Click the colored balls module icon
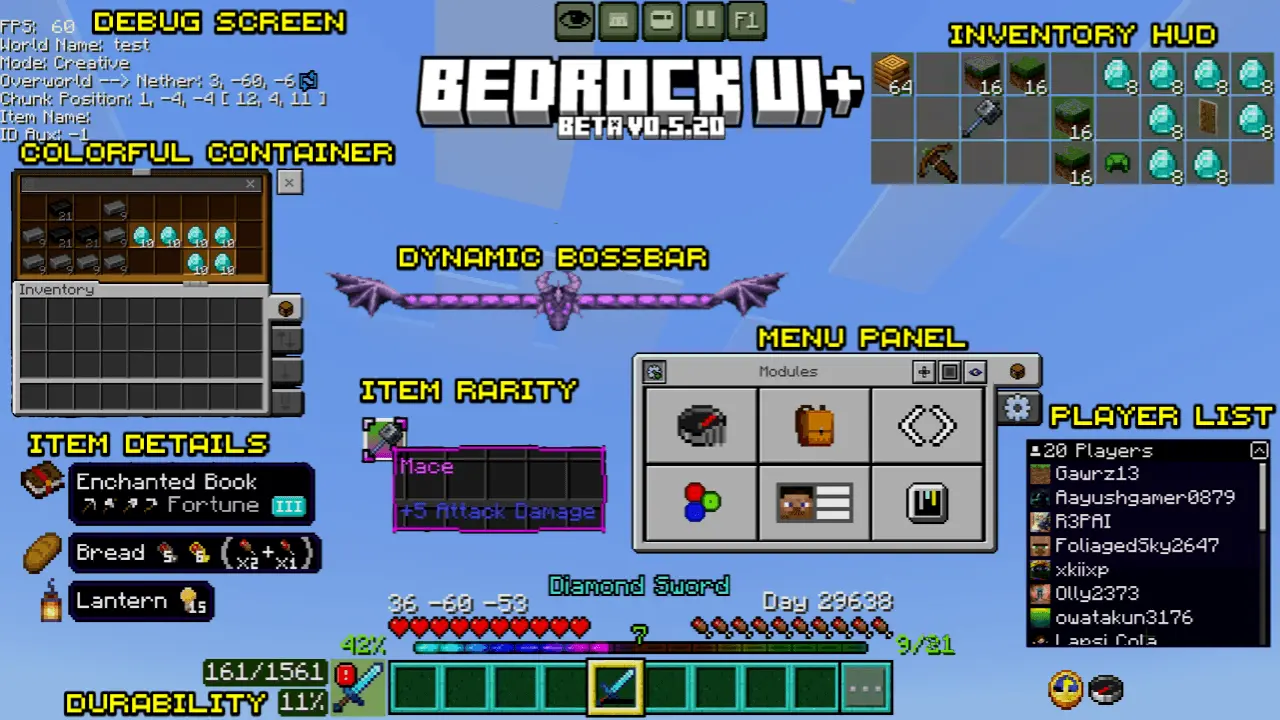This screenshot has height=720, width=1280. [700, 503]
